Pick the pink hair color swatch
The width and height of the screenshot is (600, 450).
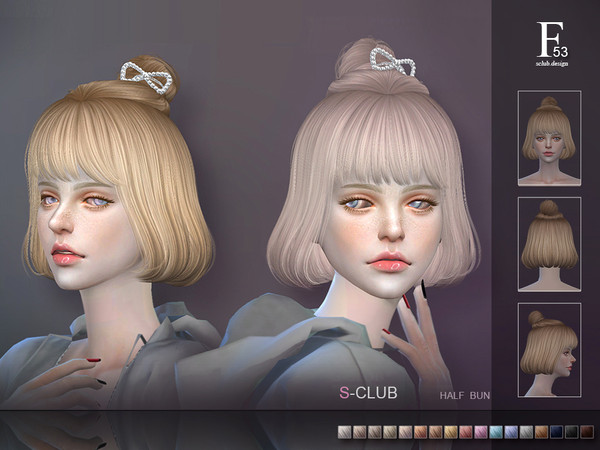pos(481,432)
